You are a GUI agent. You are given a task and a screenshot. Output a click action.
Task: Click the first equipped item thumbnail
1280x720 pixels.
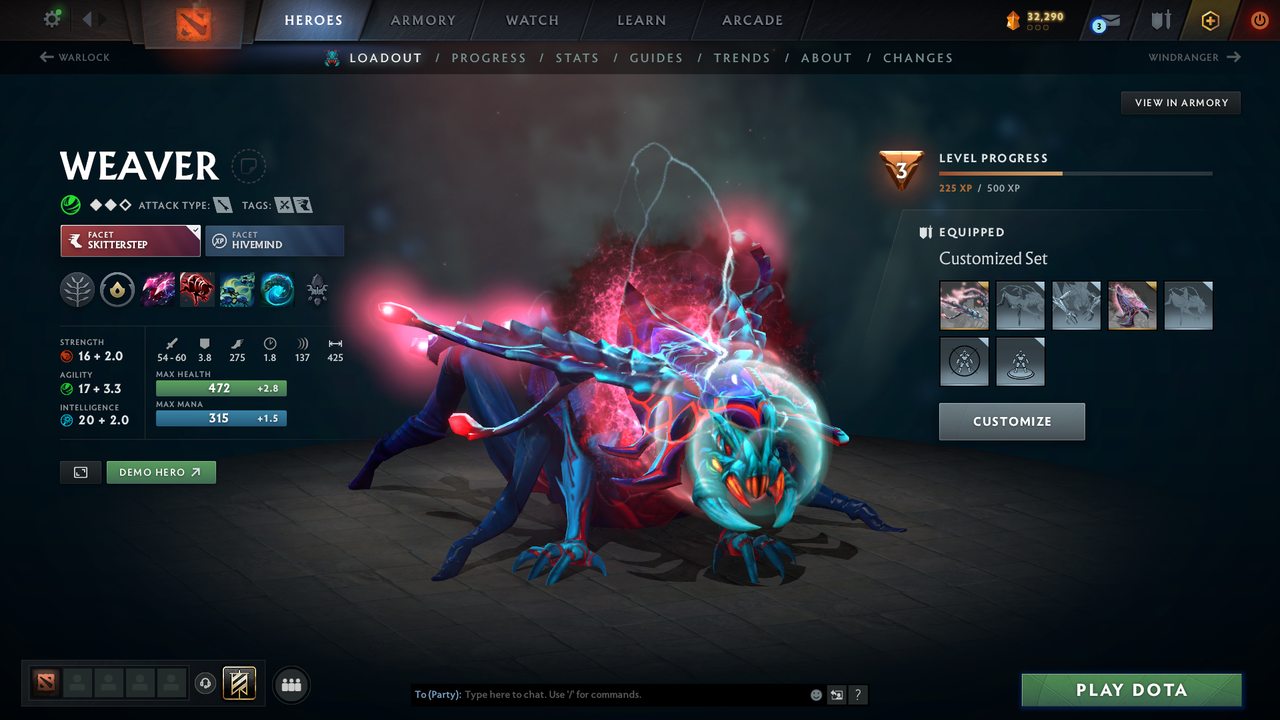(964, 305)
